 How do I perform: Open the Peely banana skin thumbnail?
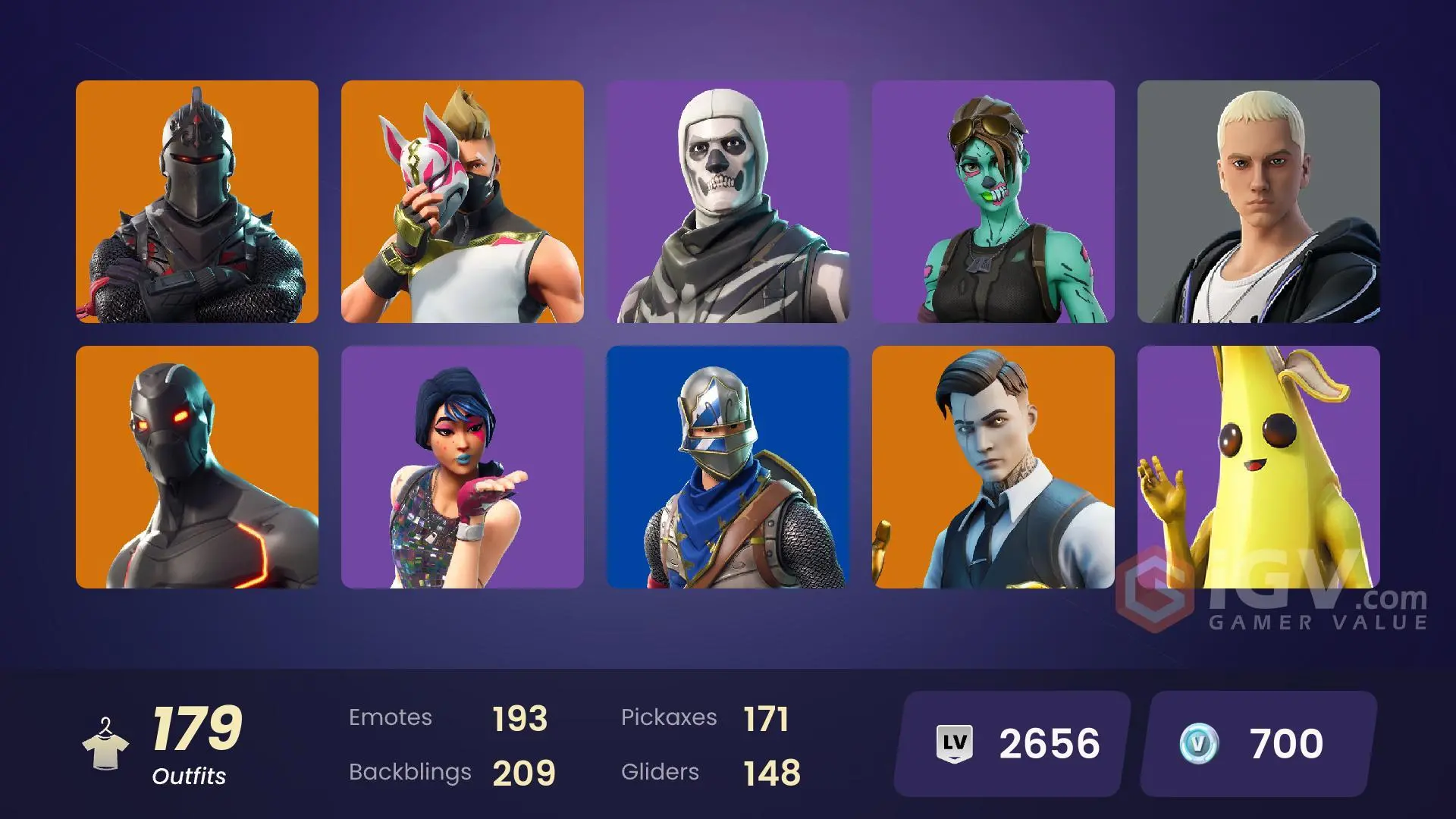(1259, 466)
